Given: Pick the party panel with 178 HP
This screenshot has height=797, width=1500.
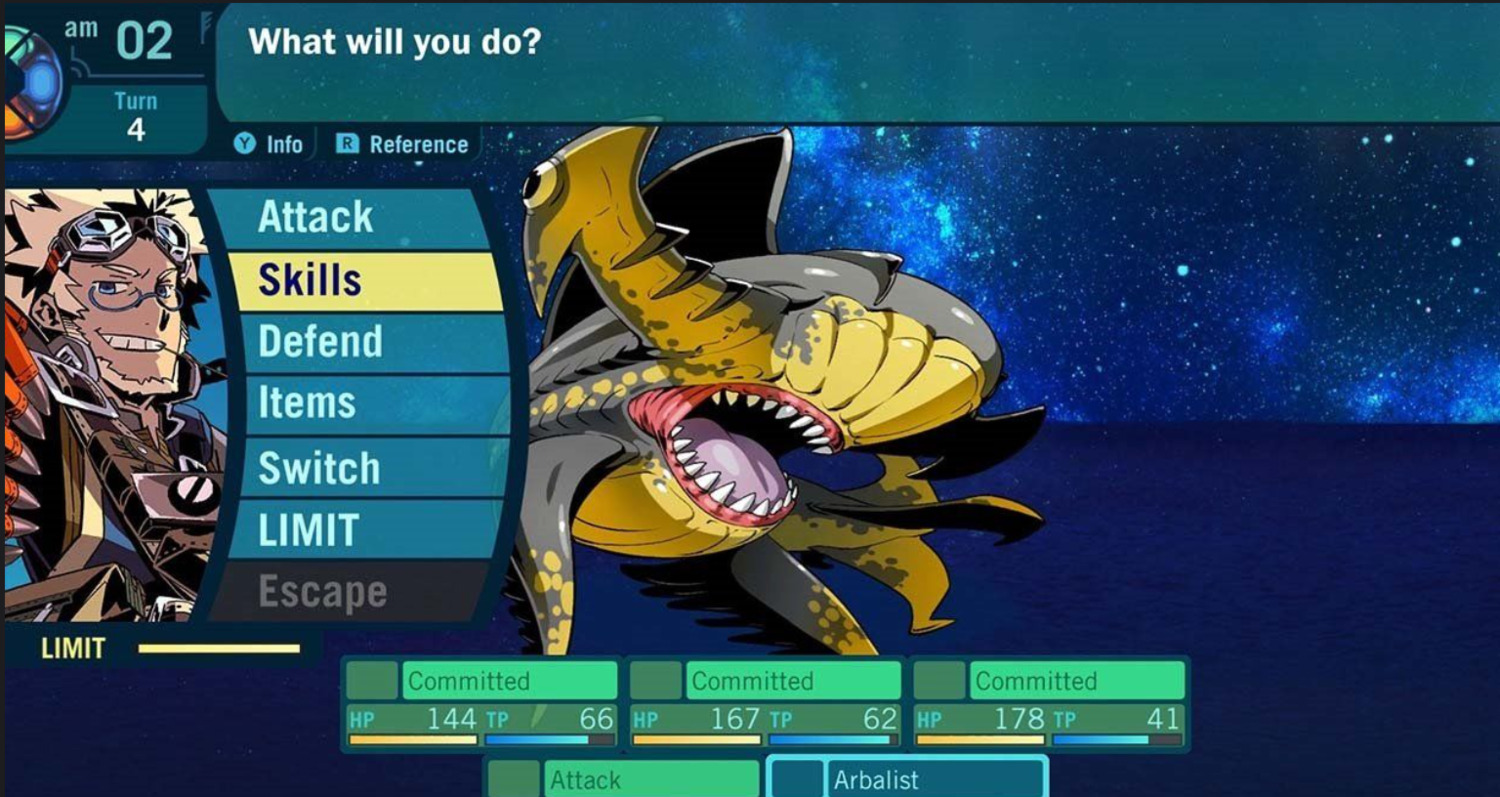Looking at the screenshot, I should (1048, 703).
